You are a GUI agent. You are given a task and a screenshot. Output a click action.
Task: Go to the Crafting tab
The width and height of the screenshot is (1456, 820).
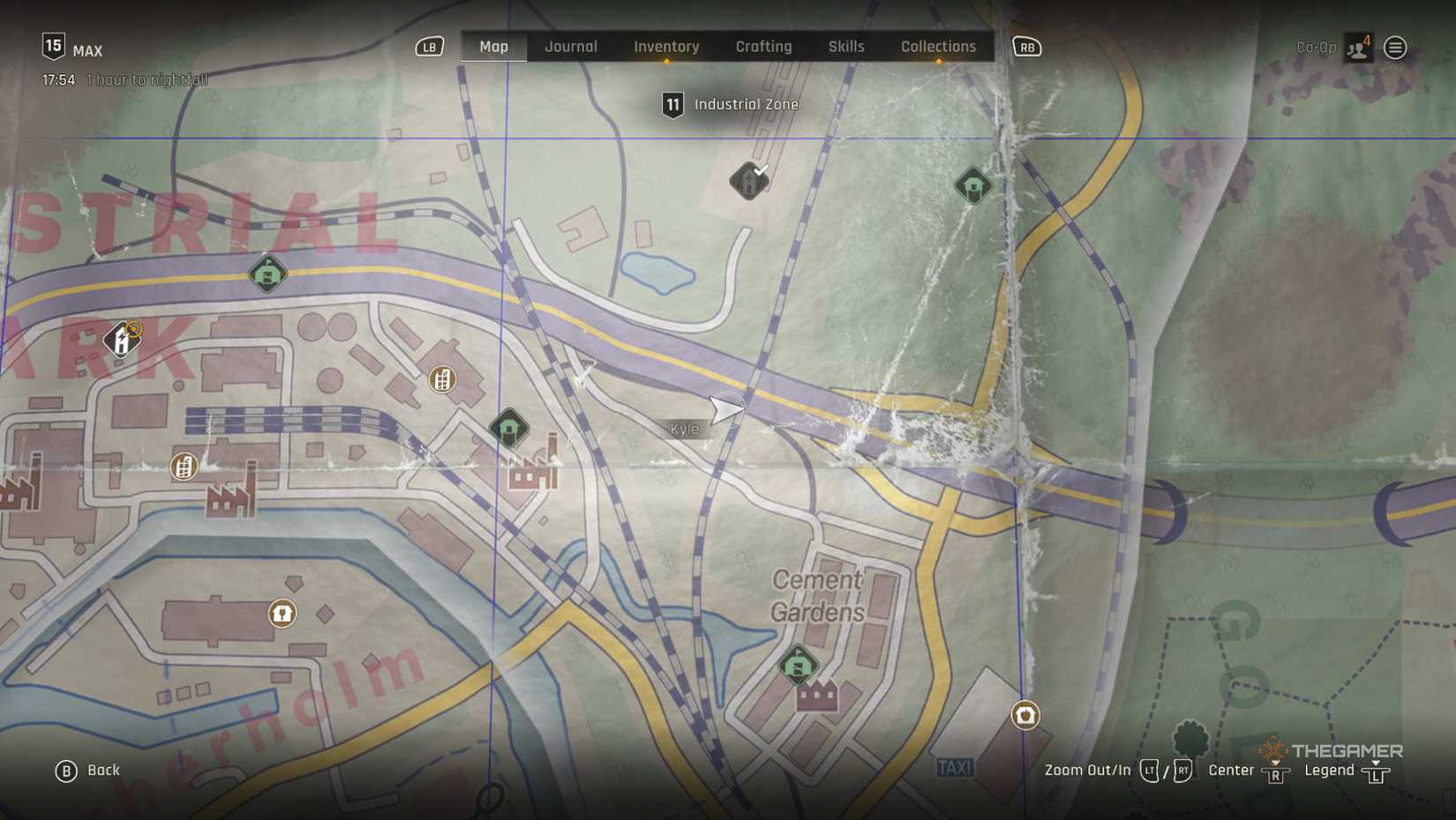pyautogui.click(x=763, y=47)
